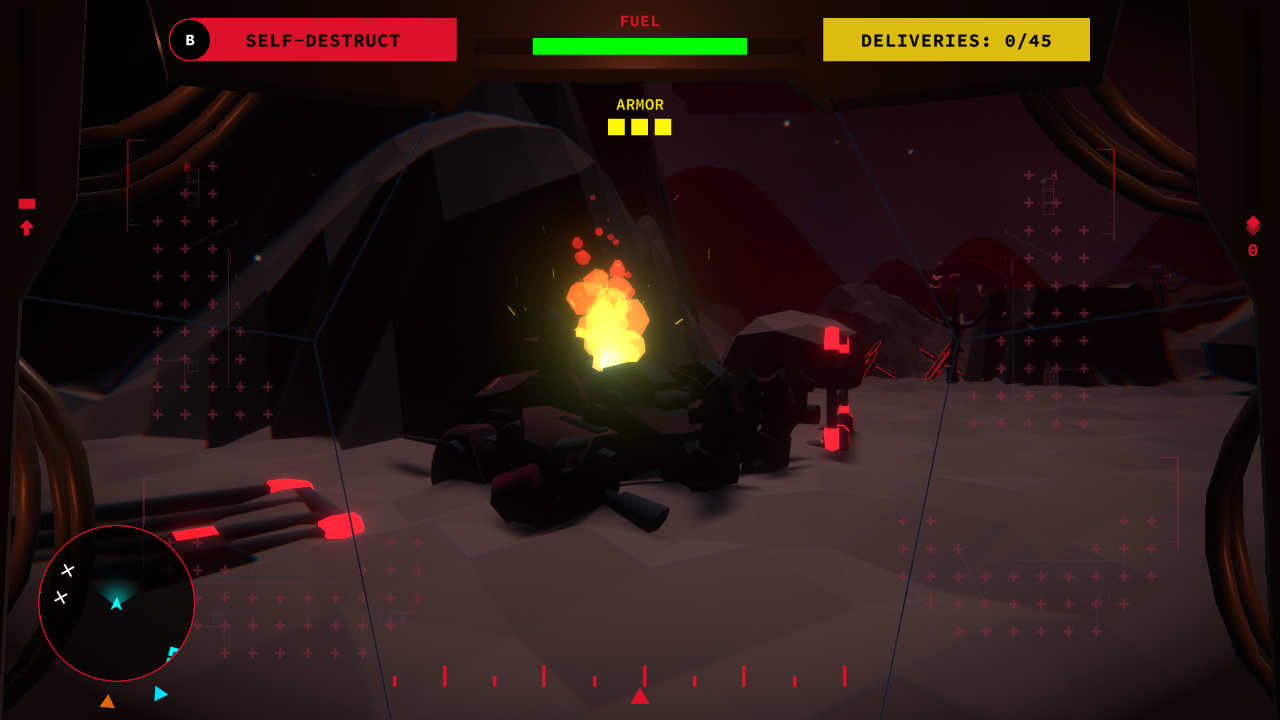
Task: Select the red cargo box icon on left edge
Action: [24, 203]
